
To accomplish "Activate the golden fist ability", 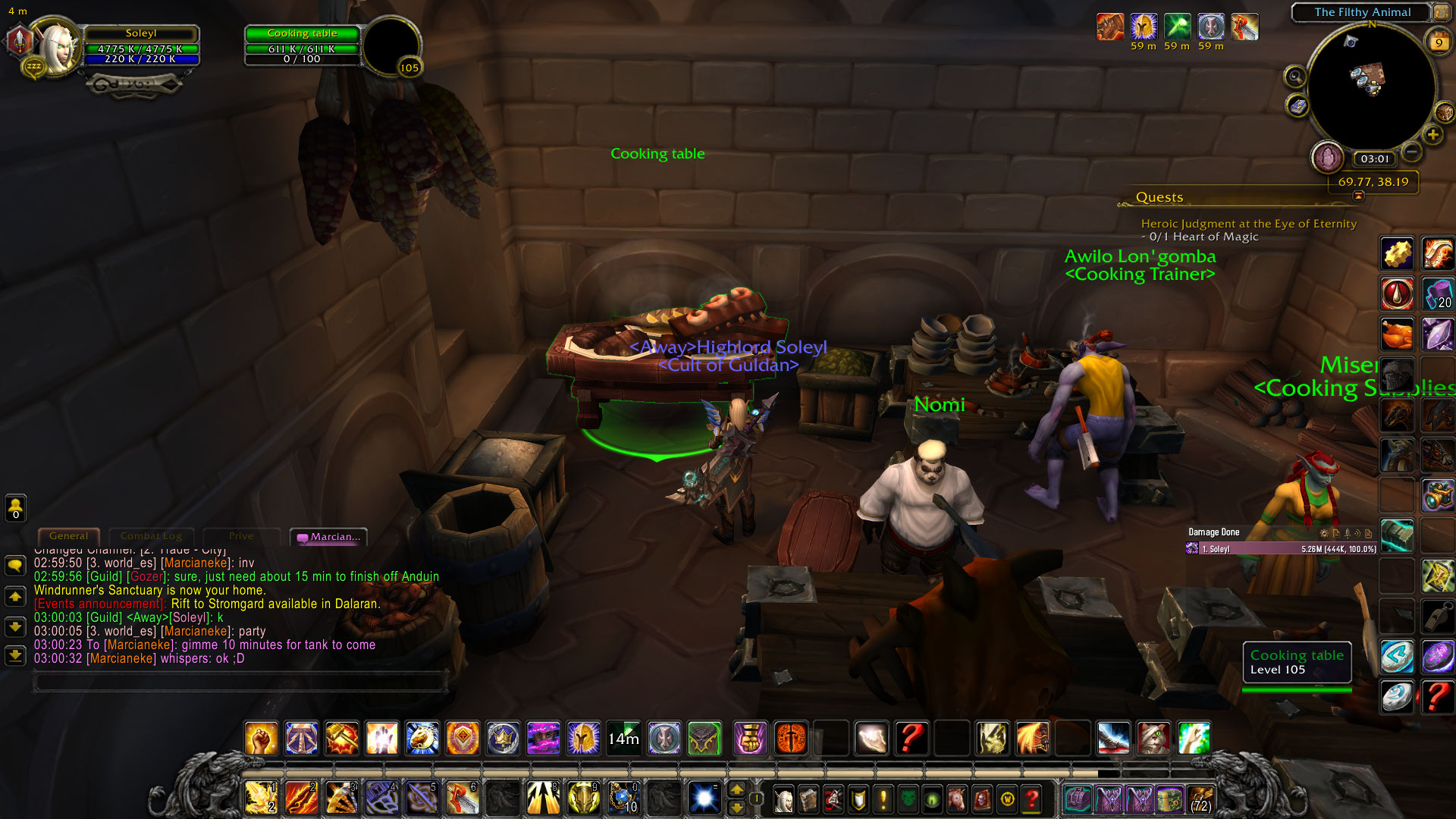I will point(261,738).
